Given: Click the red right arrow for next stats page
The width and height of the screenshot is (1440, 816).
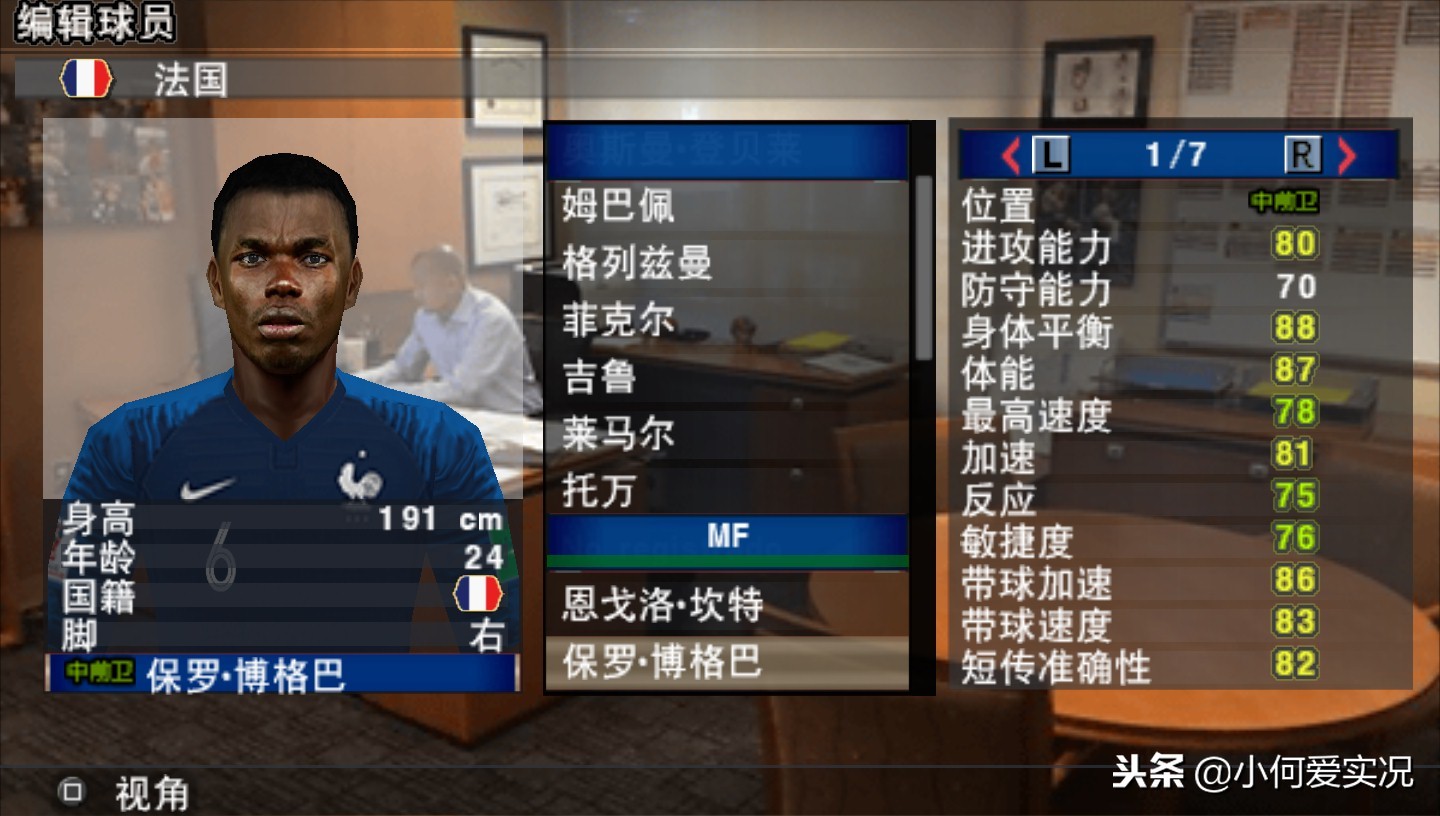Looking at the screenshot, I should [x=1348, y=153].
